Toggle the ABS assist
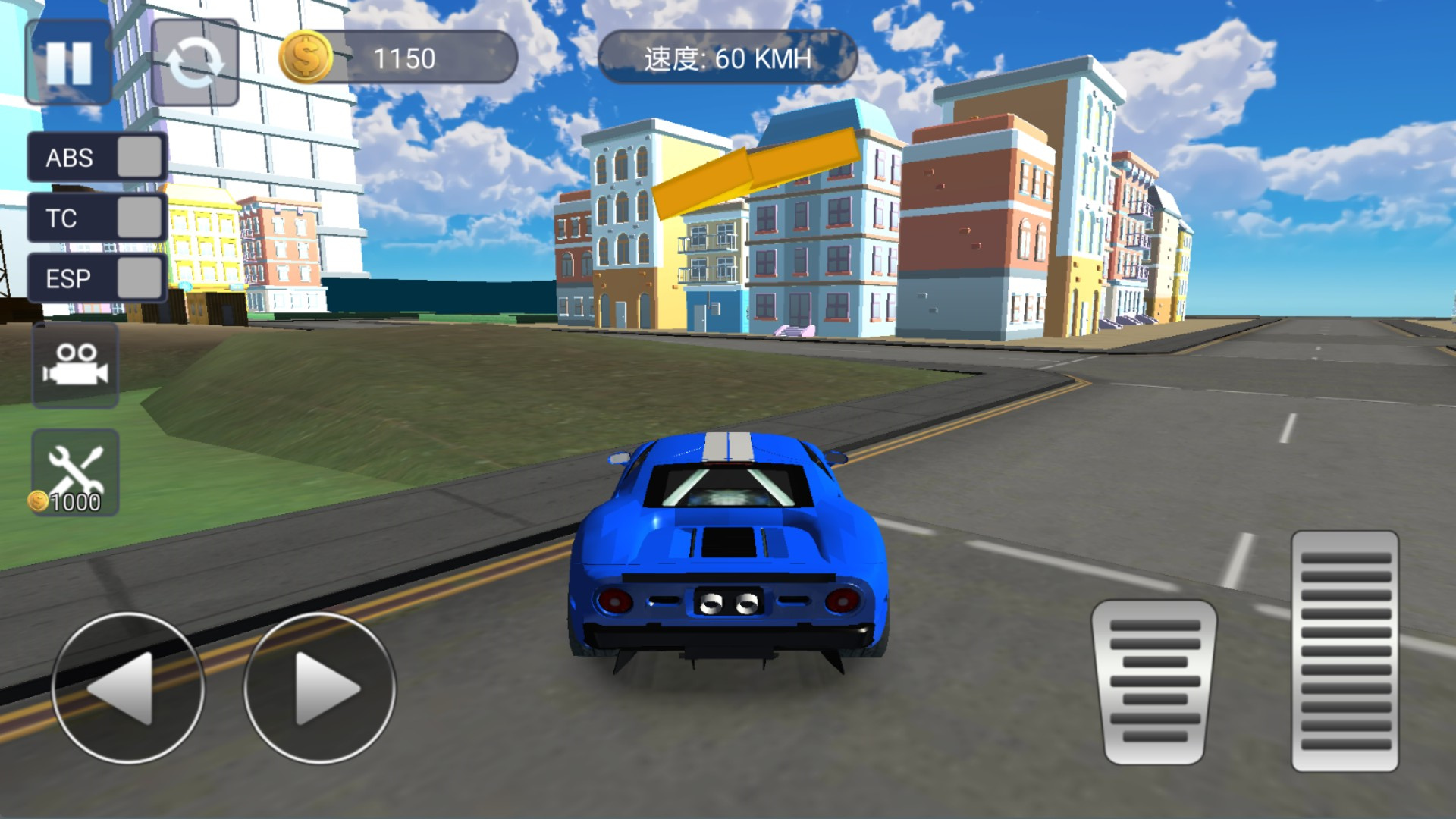This screenshot has width=1456, height=819. 140,157
